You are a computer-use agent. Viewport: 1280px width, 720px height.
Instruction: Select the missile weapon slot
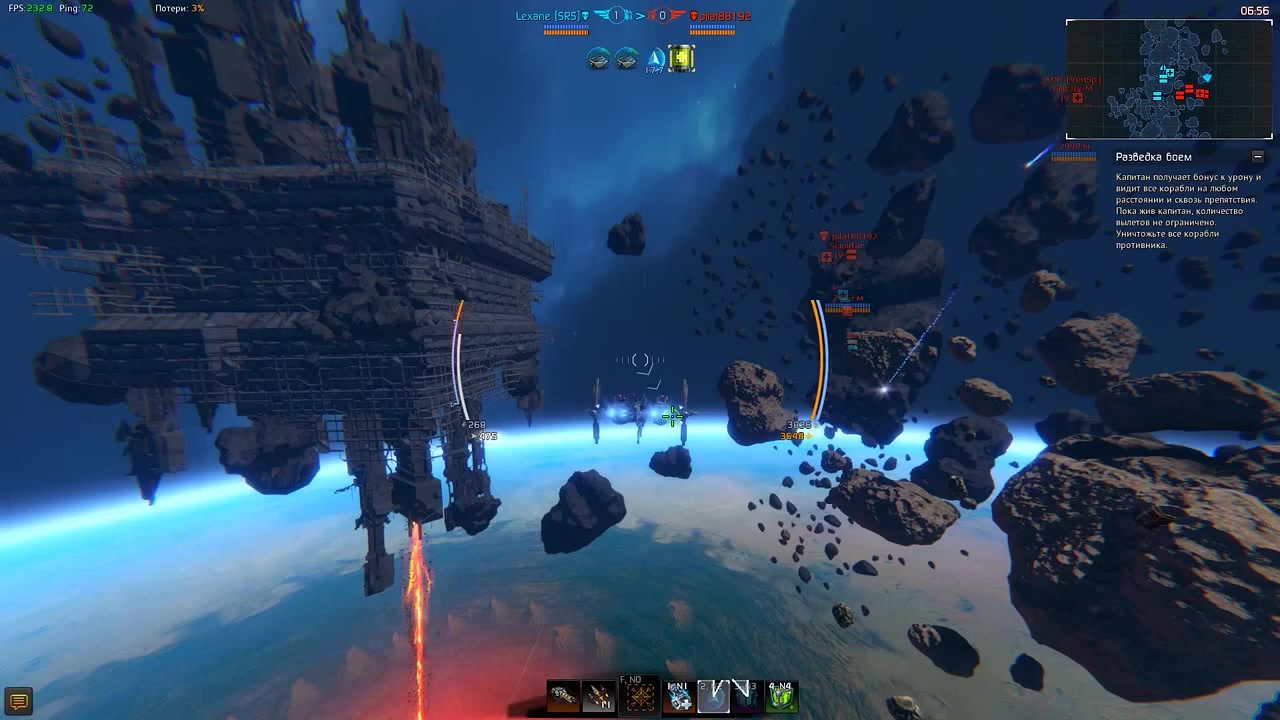(598, 696)
